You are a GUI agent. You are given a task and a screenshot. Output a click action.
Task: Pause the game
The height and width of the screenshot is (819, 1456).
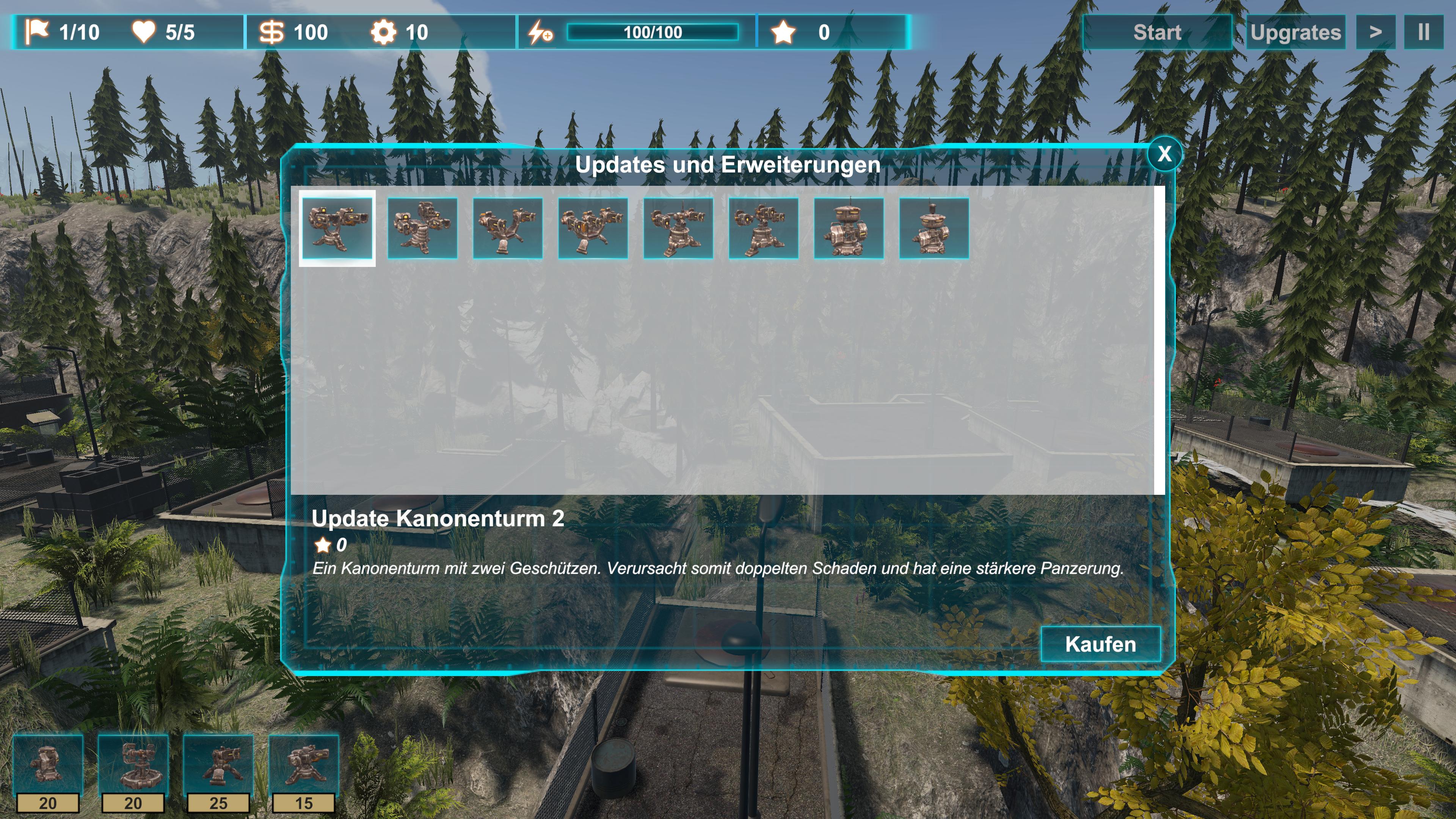[1423, 32]
